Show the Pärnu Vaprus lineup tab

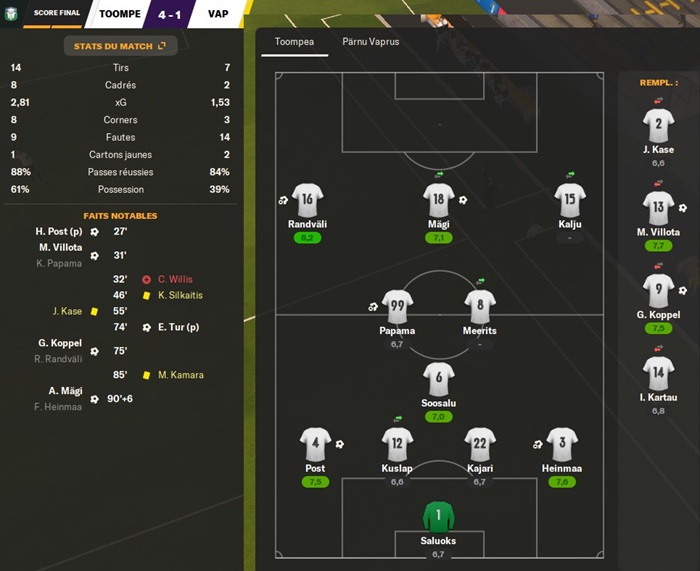tap(371, 43)
